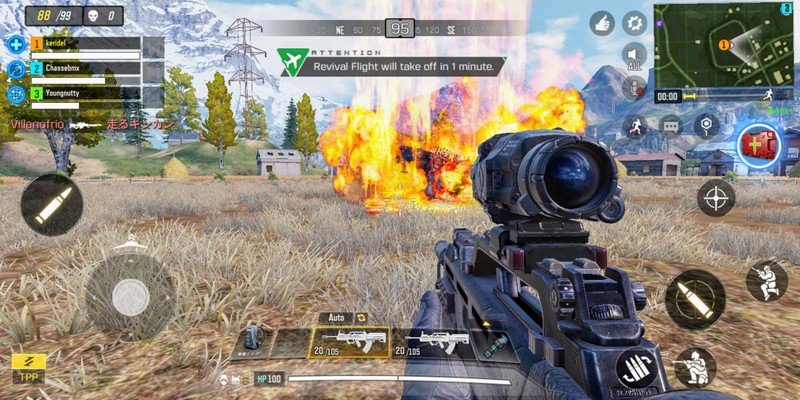This screenshot has width=800, height=400.
Task: Fire using the right-side bullet button
Action: 694,298
